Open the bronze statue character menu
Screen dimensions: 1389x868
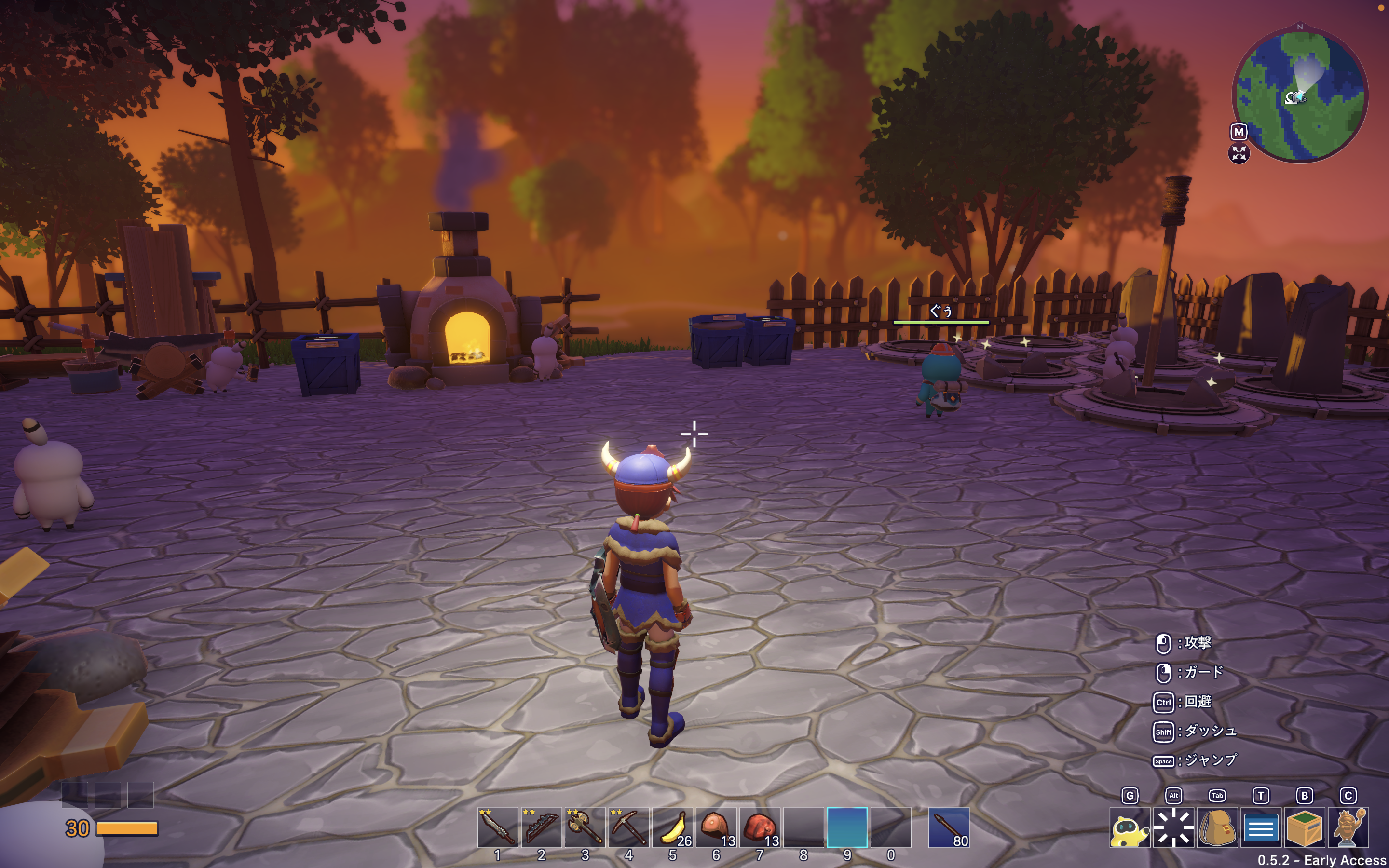[x=1348, y=828]
